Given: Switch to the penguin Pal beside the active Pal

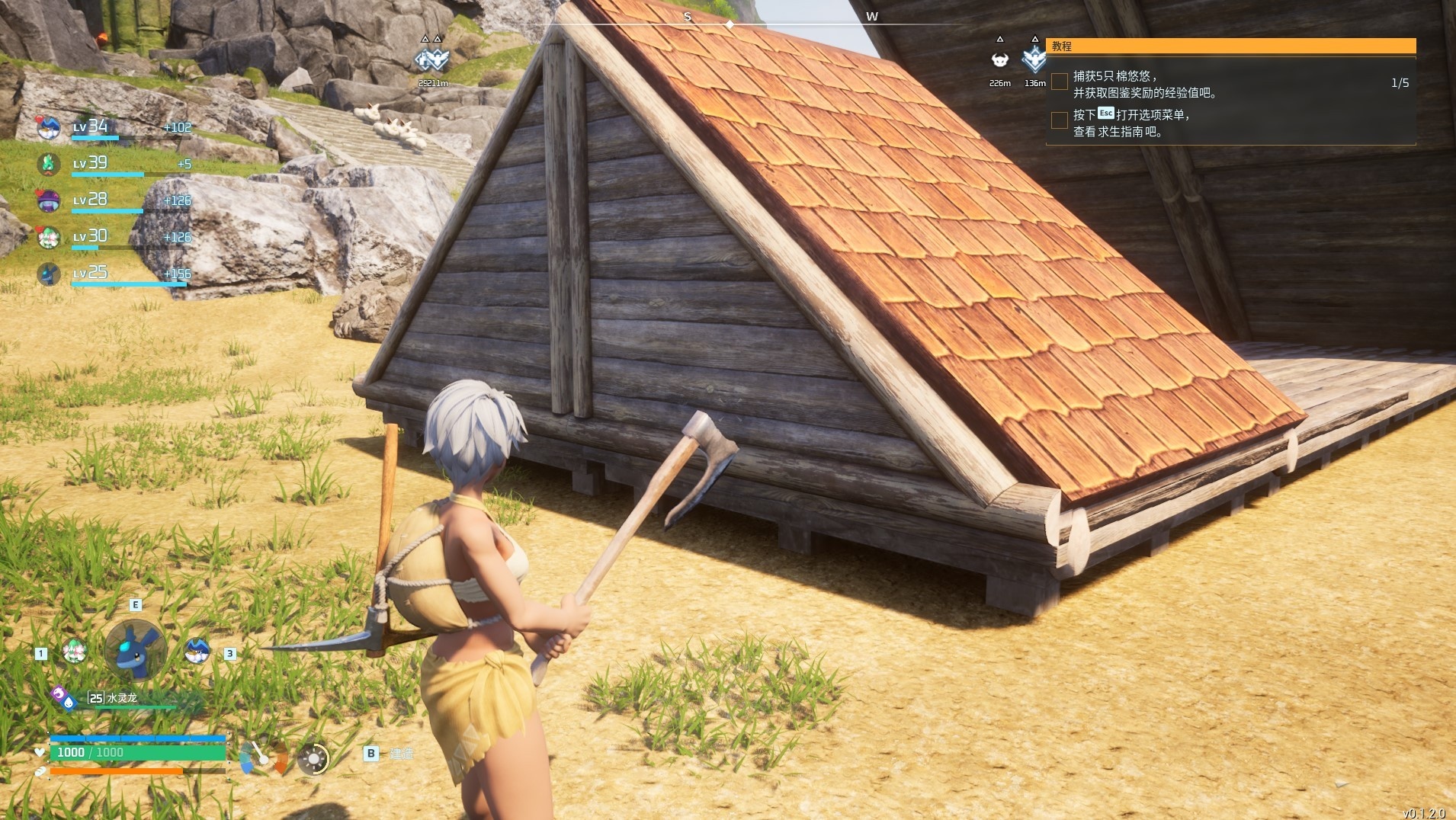Looking at the screenshot, I should pyautogui.click(x=197, y=651).
